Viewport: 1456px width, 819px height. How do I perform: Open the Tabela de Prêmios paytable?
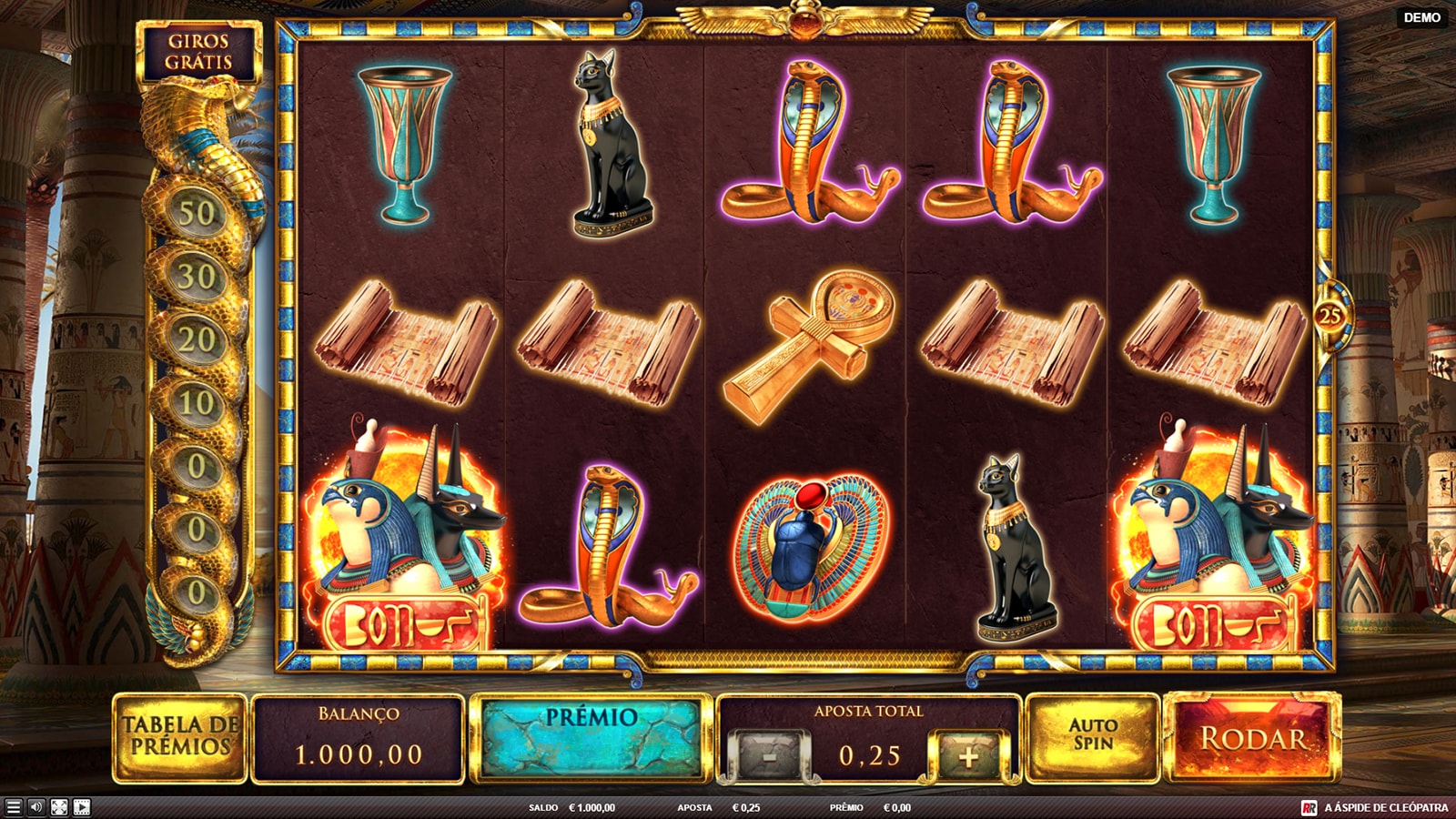click(180, 736)
